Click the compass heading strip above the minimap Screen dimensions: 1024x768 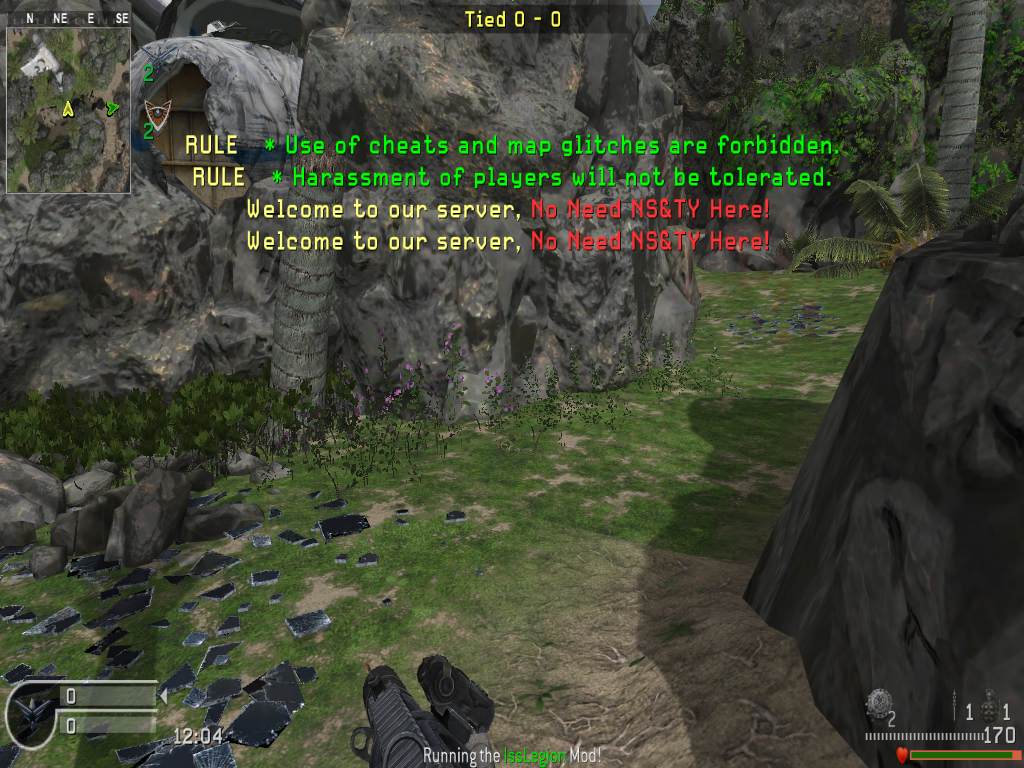tap(68, 18)
